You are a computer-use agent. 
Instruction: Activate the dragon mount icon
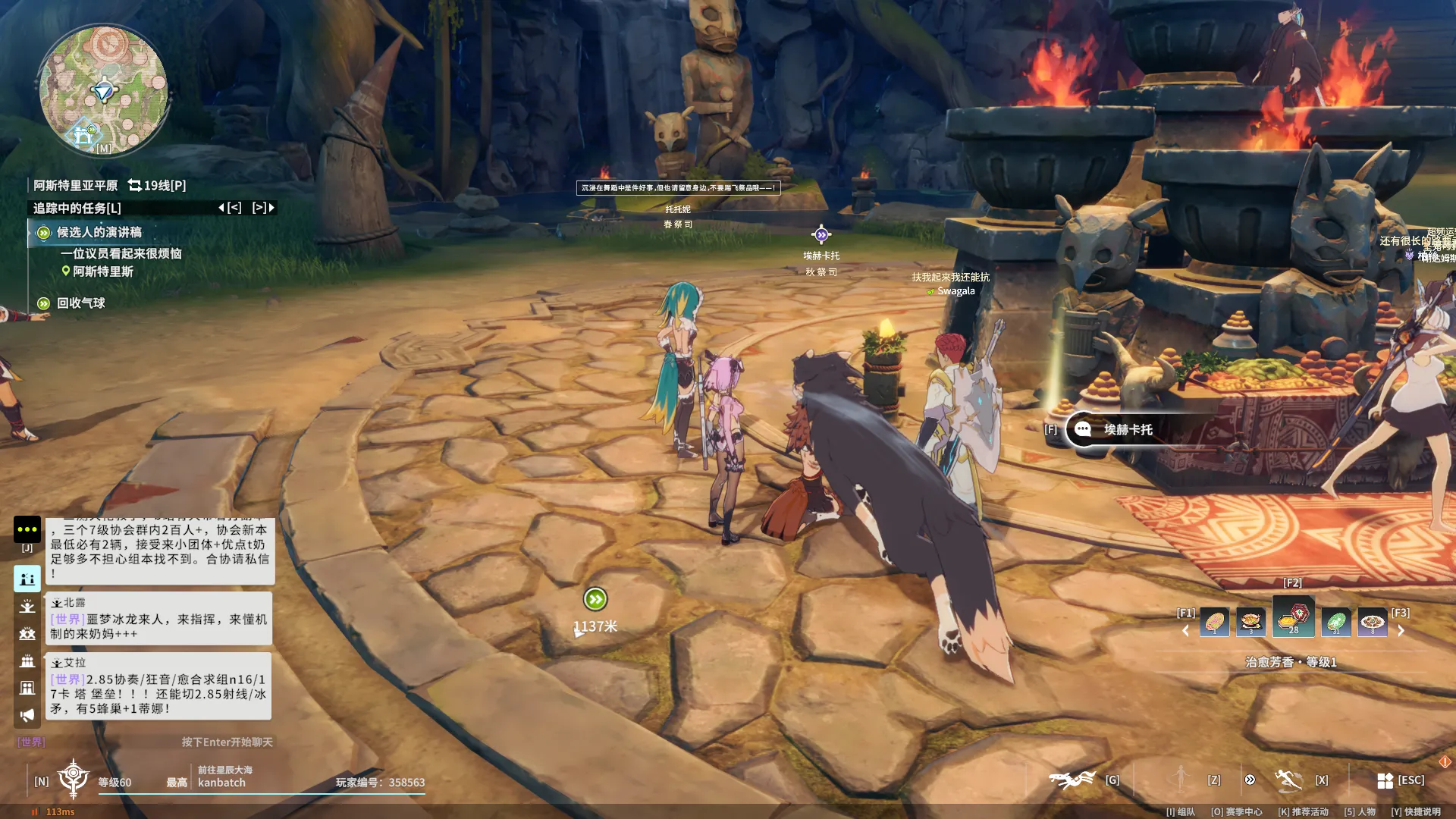pos(1072,779)
